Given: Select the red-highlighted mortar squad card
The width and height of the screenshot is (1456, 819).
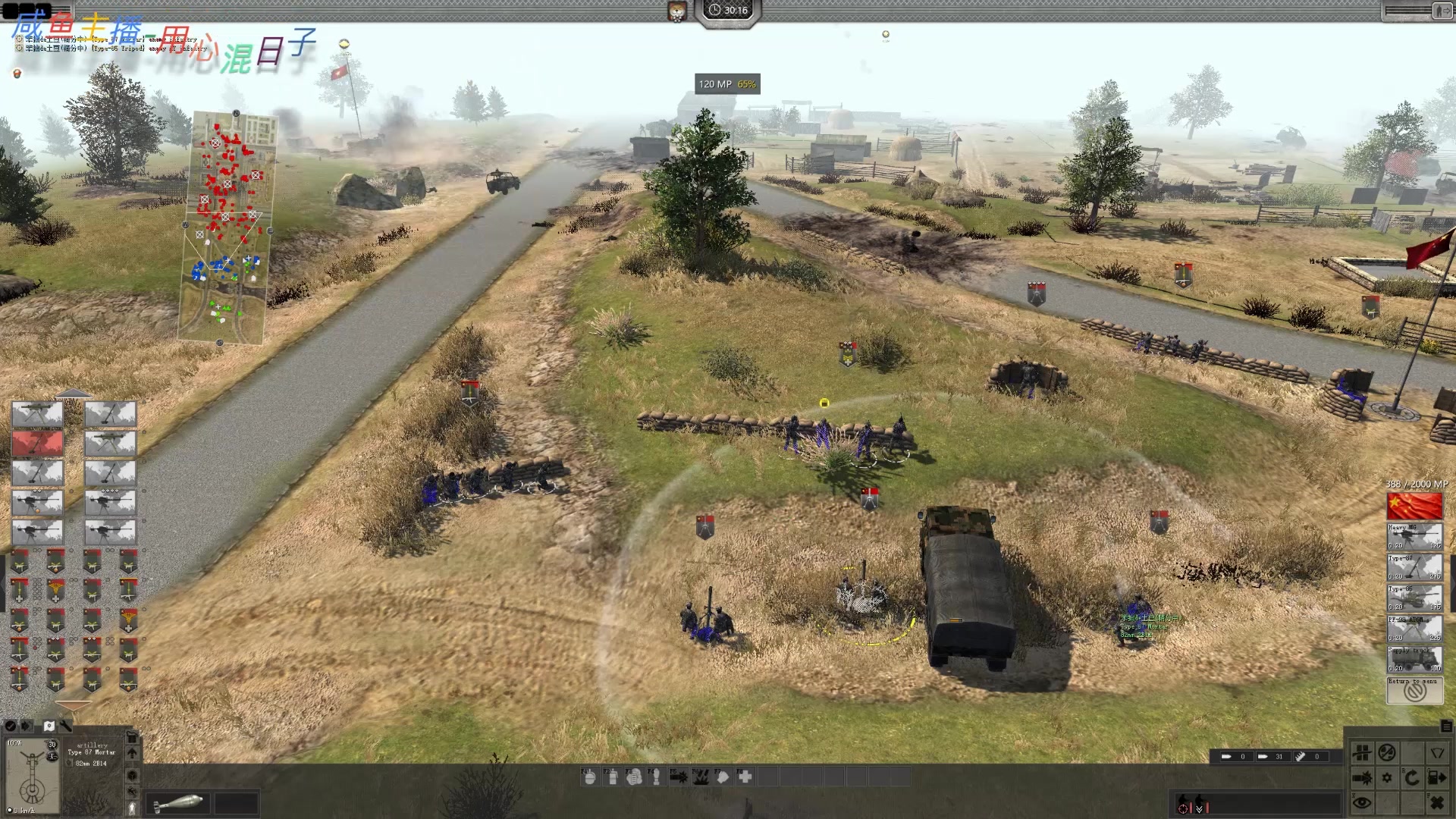Looking at the screenshot, I should pos(37,443).
